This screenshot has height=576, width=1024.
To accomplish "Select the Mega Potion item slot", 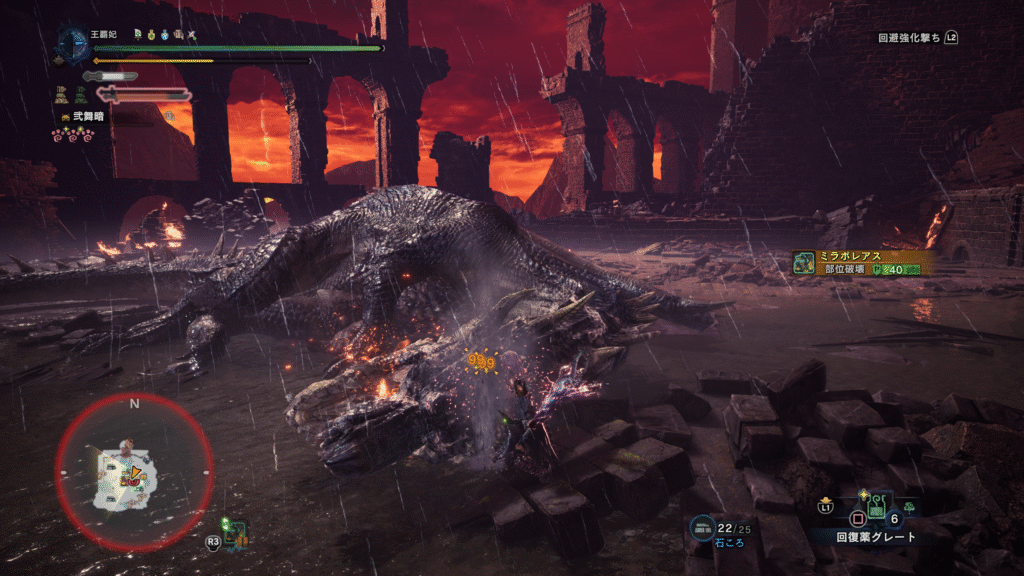I will (x=875, y=510).
